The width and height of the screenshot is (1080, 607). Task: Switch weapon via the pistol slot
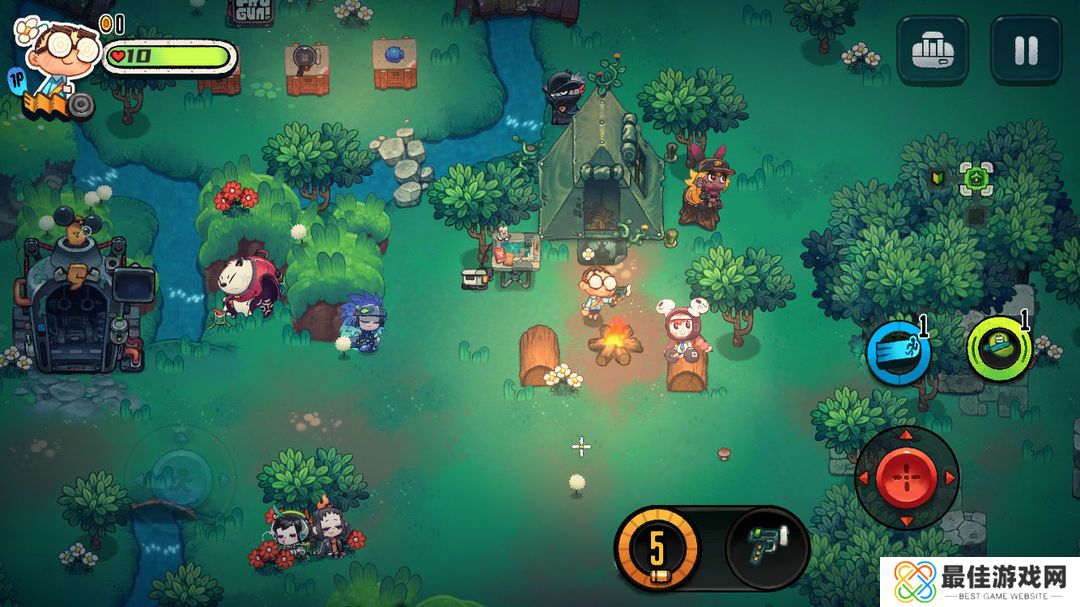click(x=767, y=547)
